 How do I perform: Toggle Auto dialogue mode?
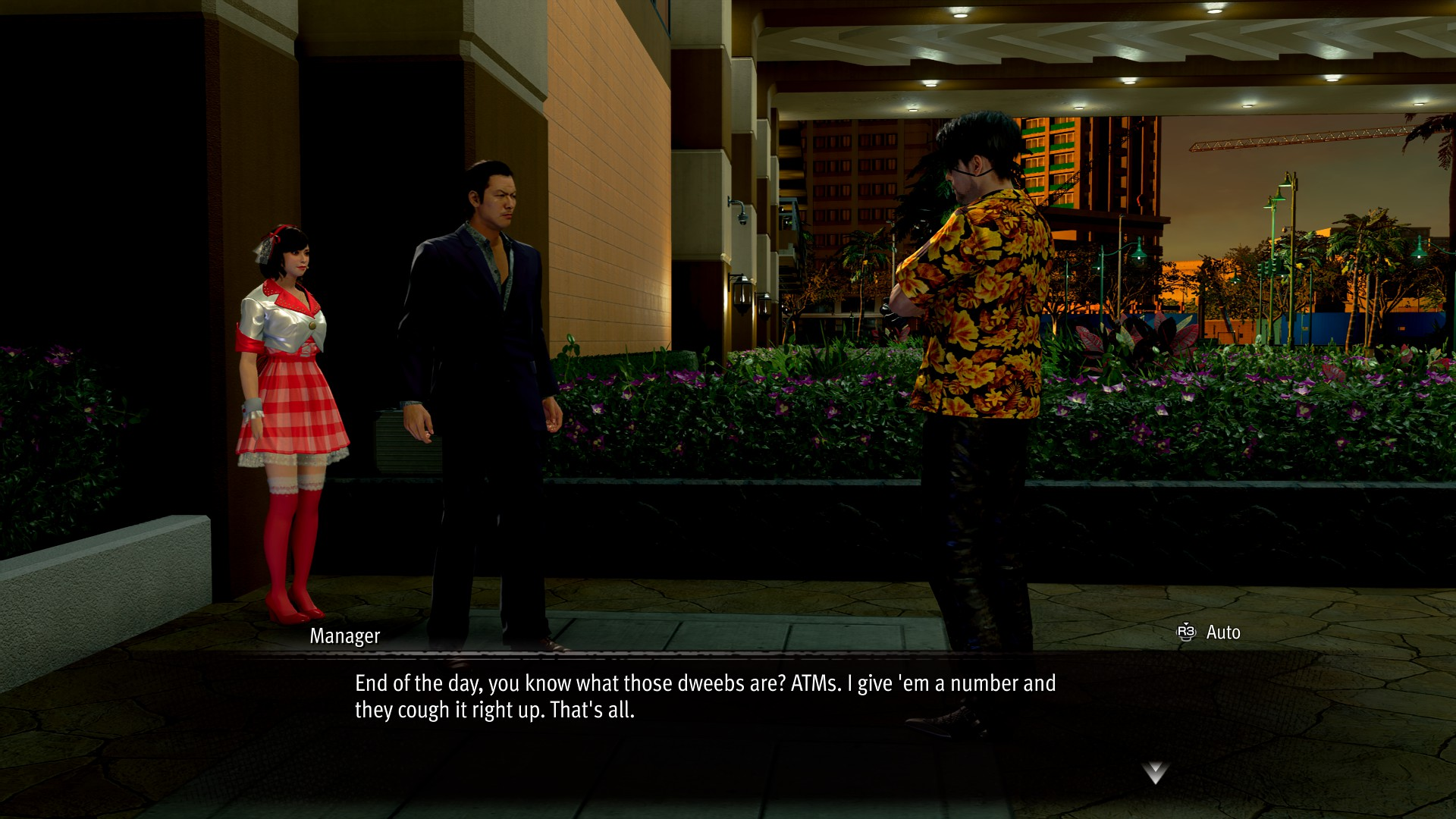tap(1209, 632)
